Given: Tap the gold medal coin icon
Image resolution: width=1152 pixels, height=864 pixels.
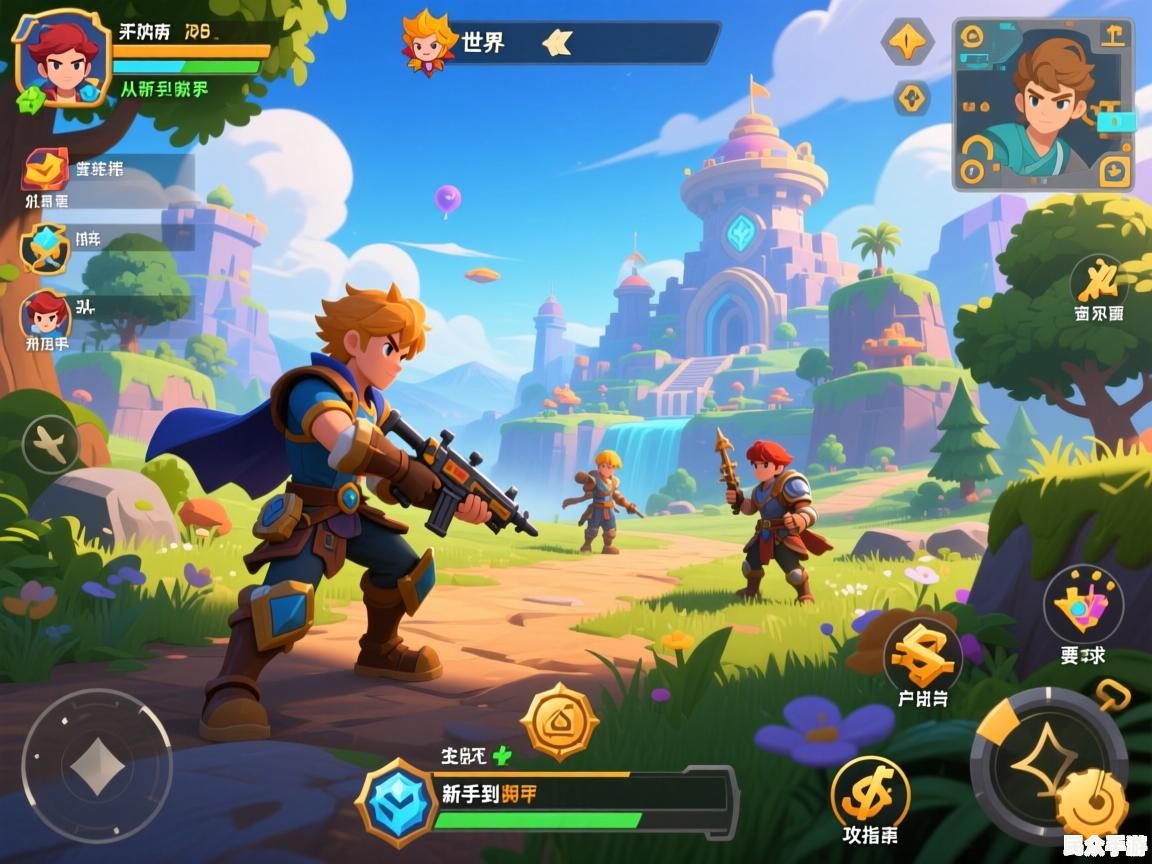Looking at the screenshot, I should tap(560, 721).
